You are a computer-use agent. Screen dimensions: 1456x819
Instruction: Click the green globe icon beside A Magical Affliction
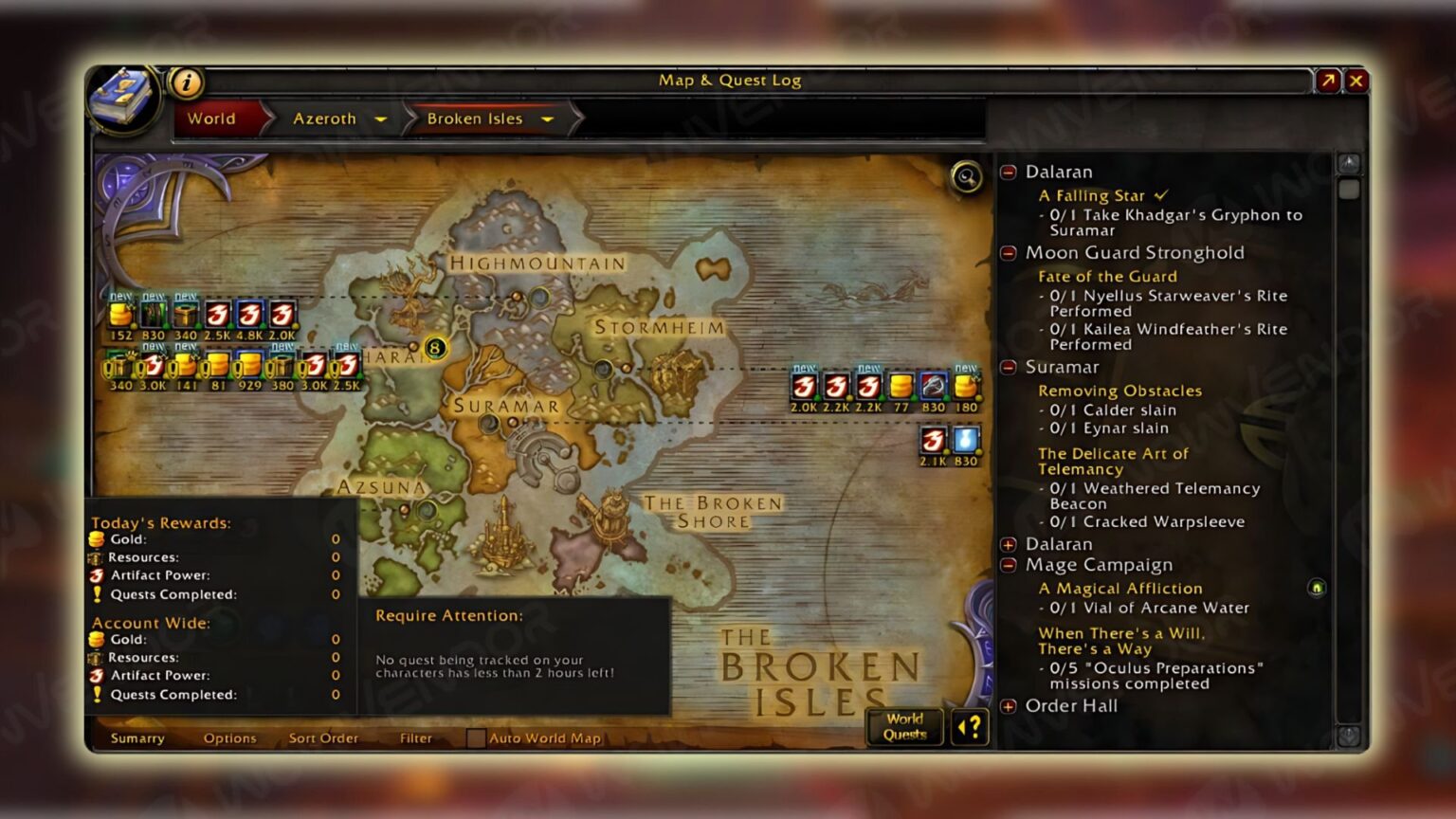coord(1316,588)
